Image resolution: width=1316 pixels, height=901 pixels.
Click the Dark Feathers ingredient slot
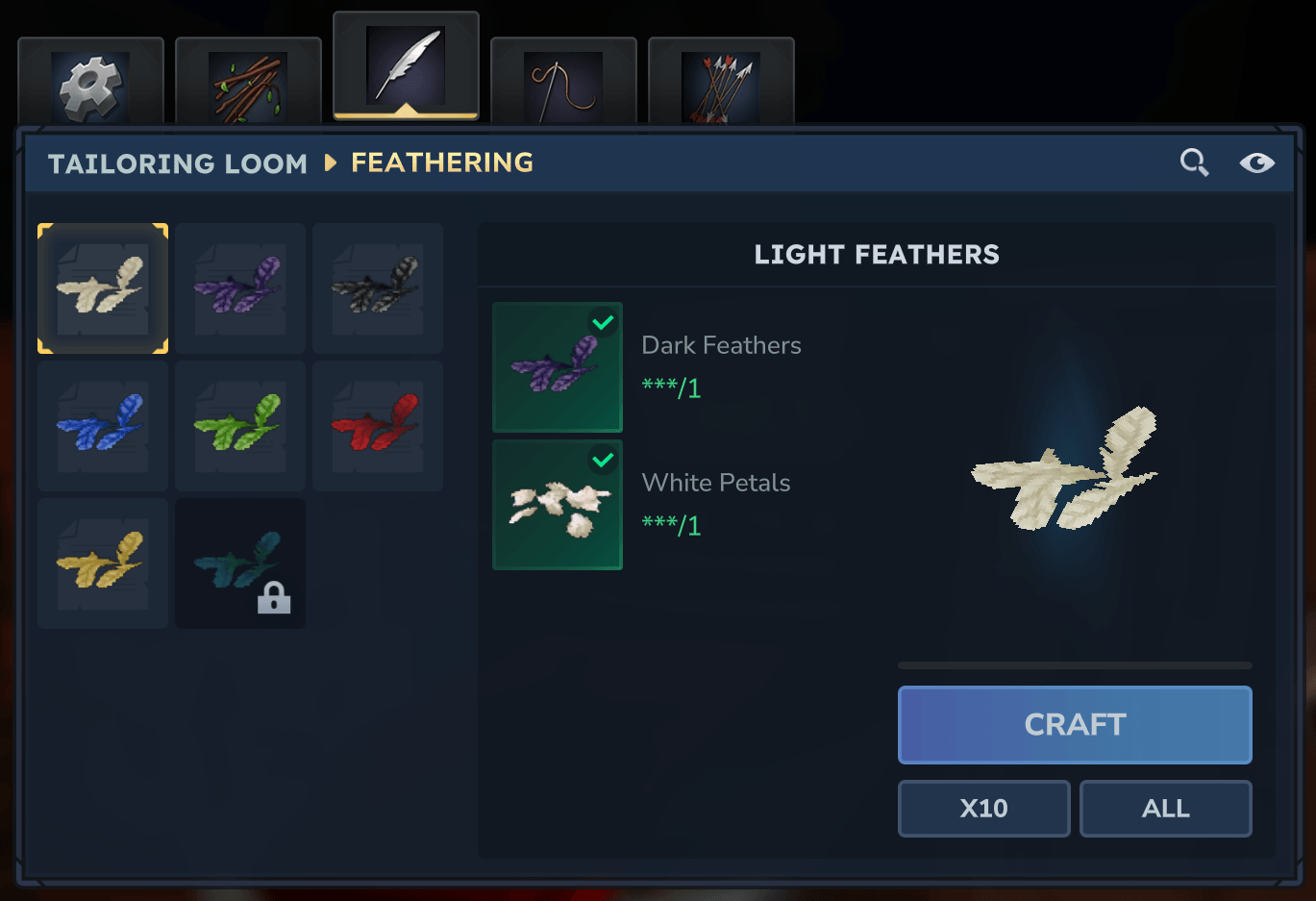point(558,367)
